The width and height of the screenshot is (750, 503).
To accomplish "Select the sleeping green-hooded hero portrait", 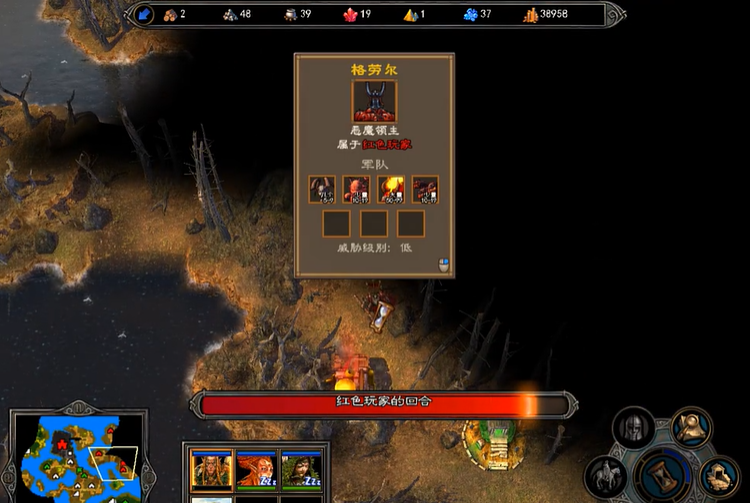I will [300, 469].
